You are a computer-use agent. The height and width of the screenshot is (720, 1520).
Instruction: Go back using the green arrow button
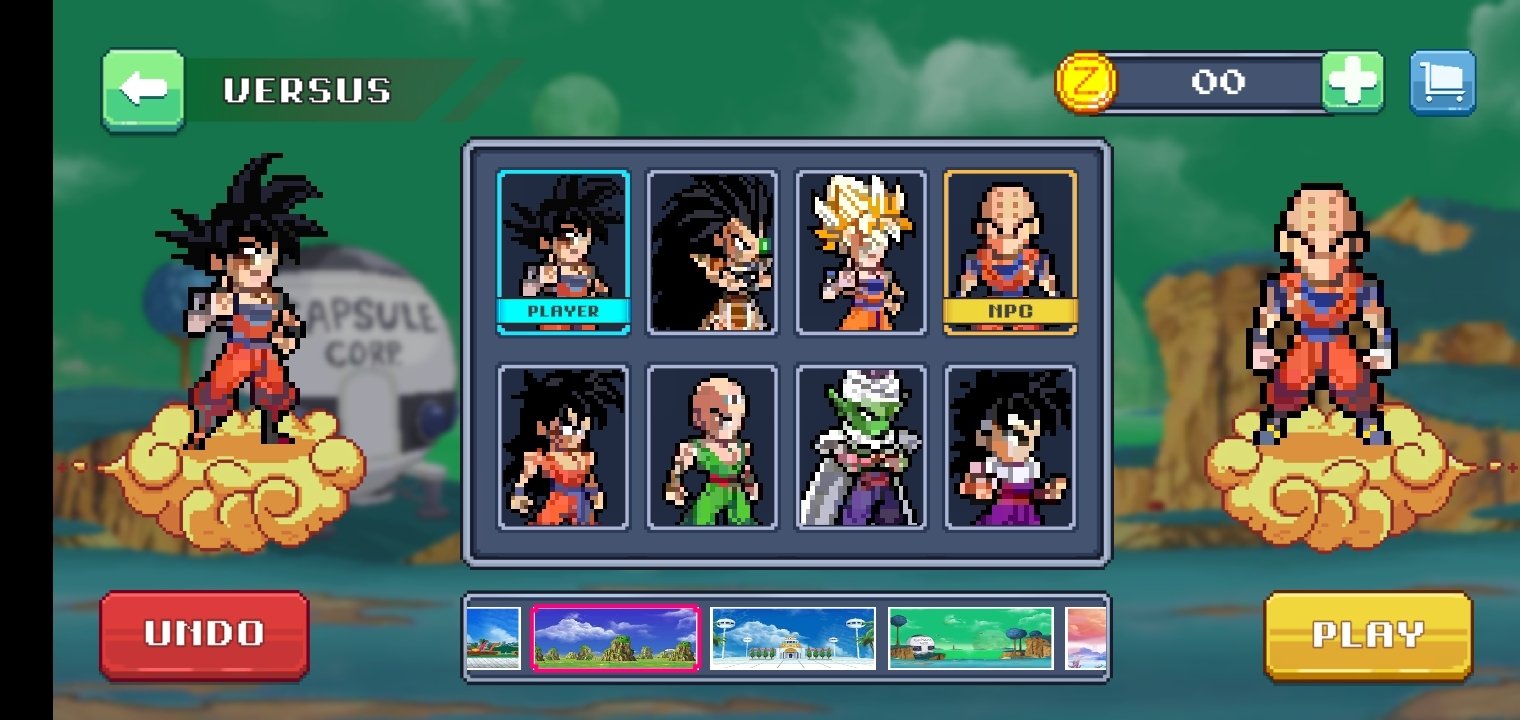pyautogui.click(x=143, y=90)
